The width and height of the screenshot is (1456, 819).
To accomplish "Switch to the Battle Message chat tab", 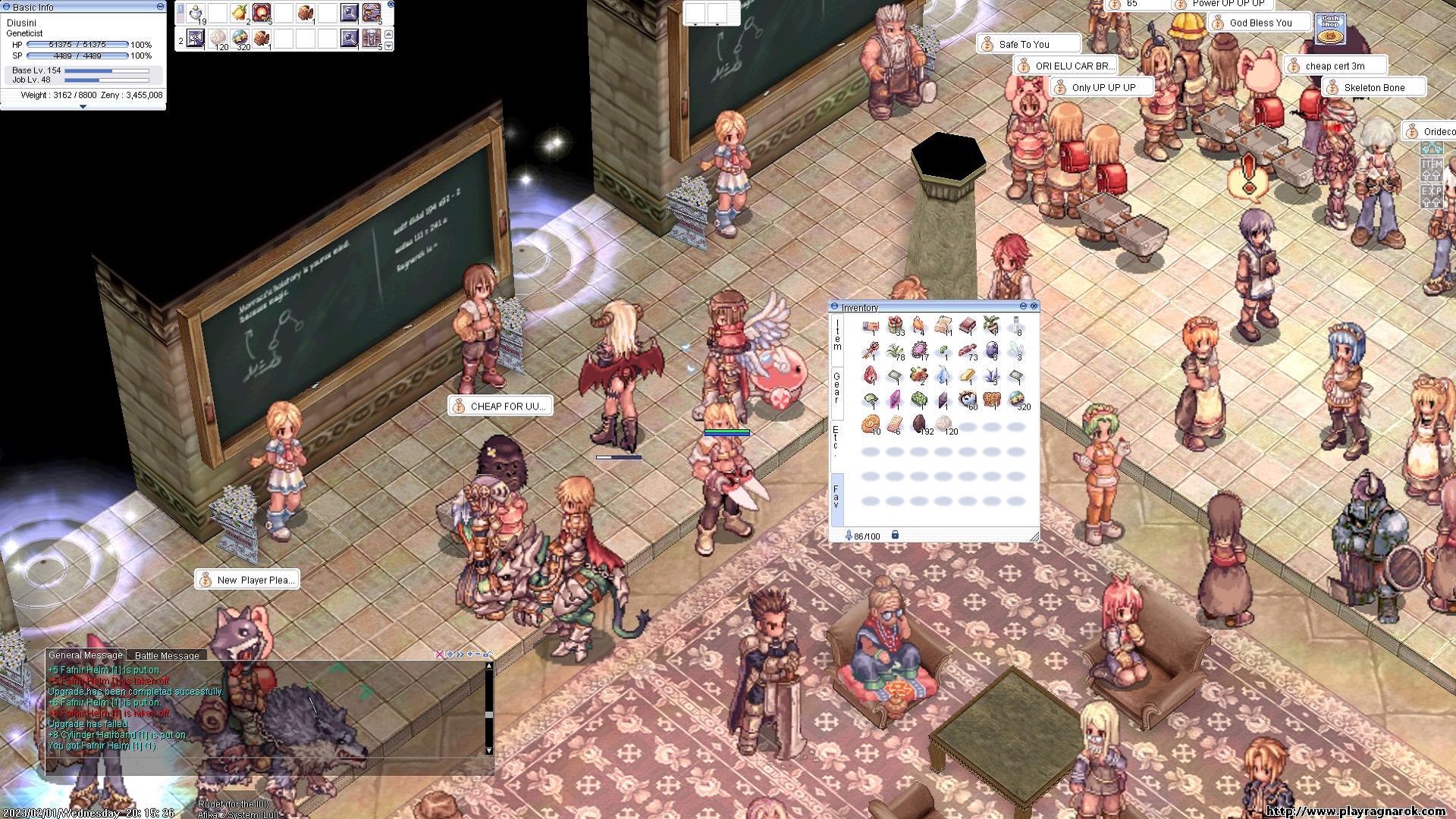I will click(x=167, y=655).
